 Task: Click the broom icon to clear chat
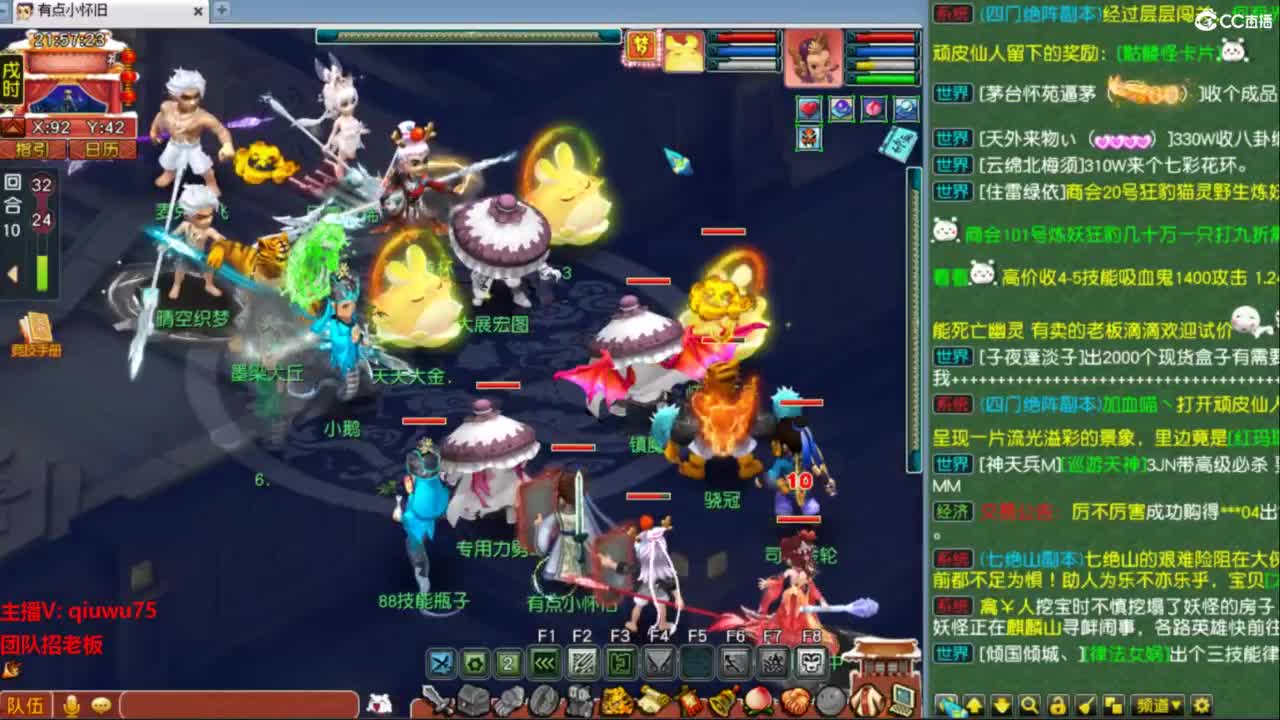click(x=1084, y=703)
